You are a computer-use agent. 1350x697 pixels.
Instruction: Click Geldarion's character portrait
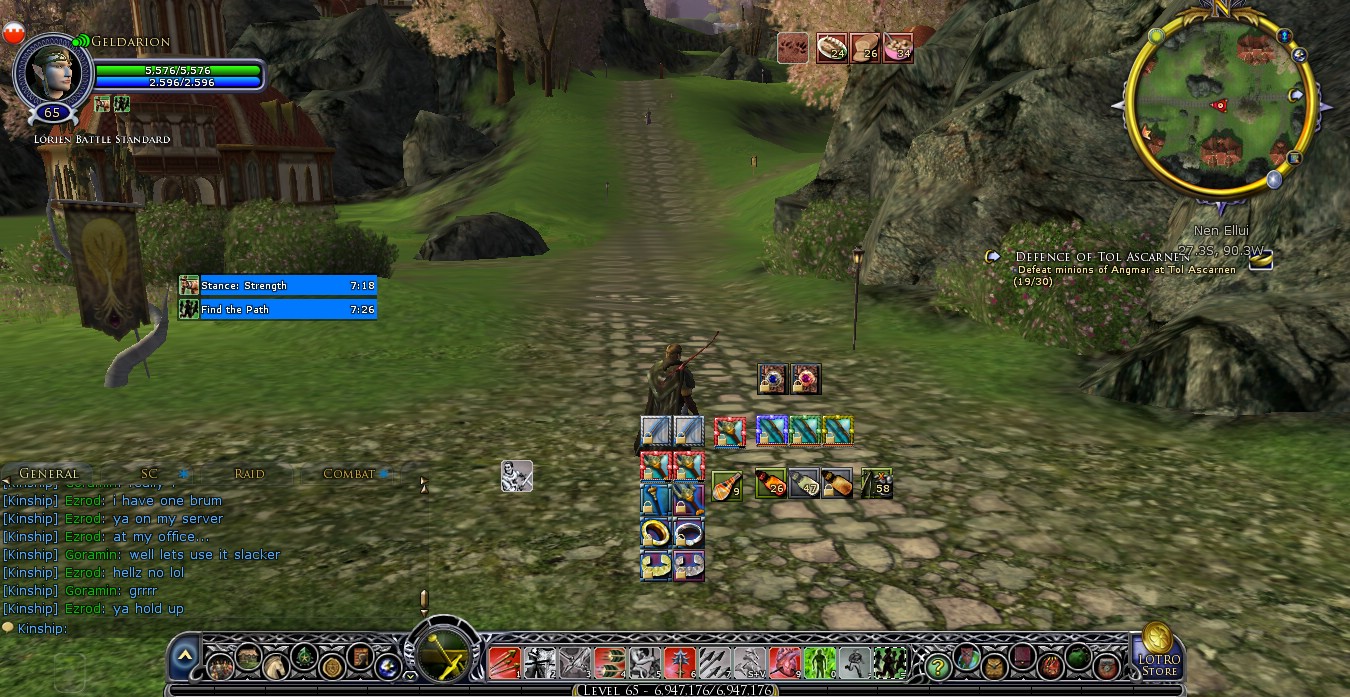click(x=52, y=73)
